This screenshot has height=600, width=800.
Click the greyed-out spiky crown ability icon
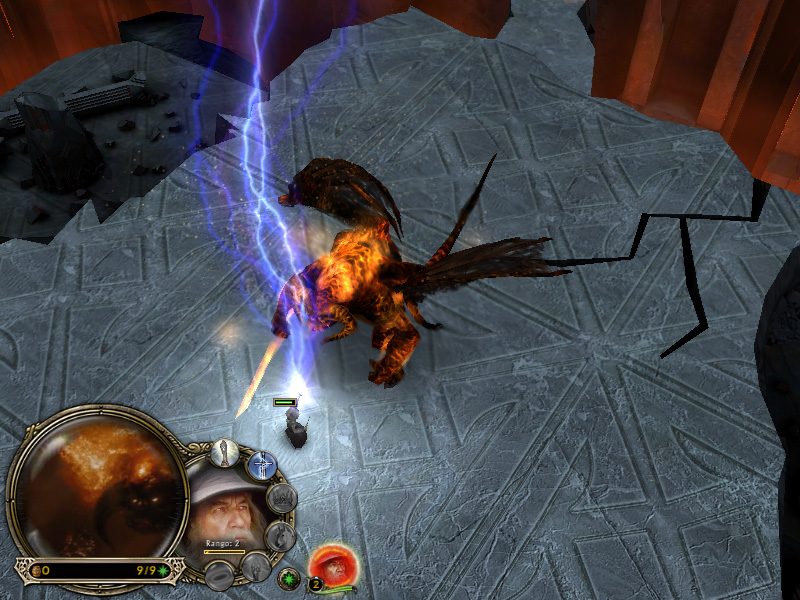pyautogui.click(x=283, y=498)
